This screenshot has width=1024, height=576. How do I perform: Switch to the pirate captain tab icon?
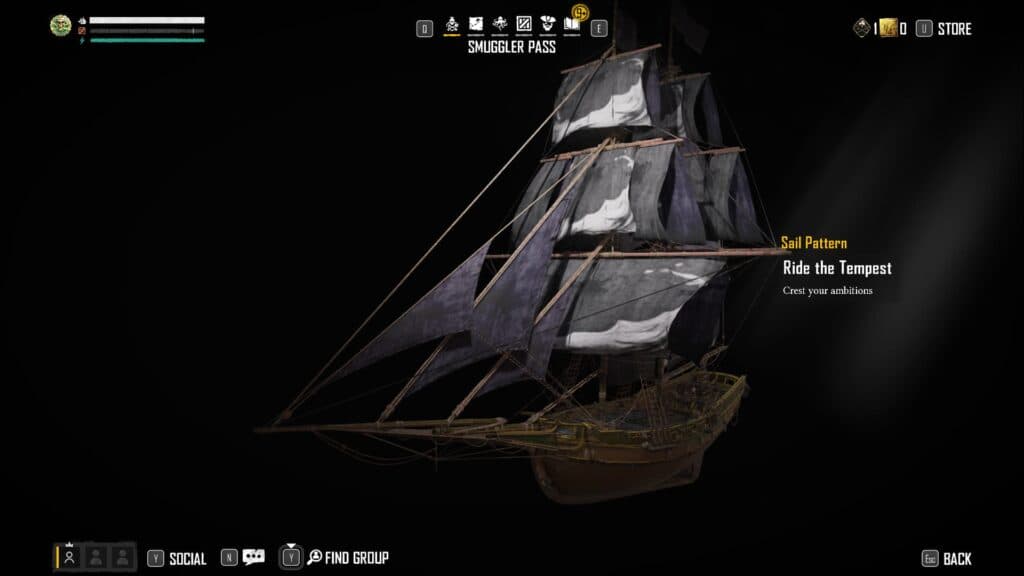point(547,24)
